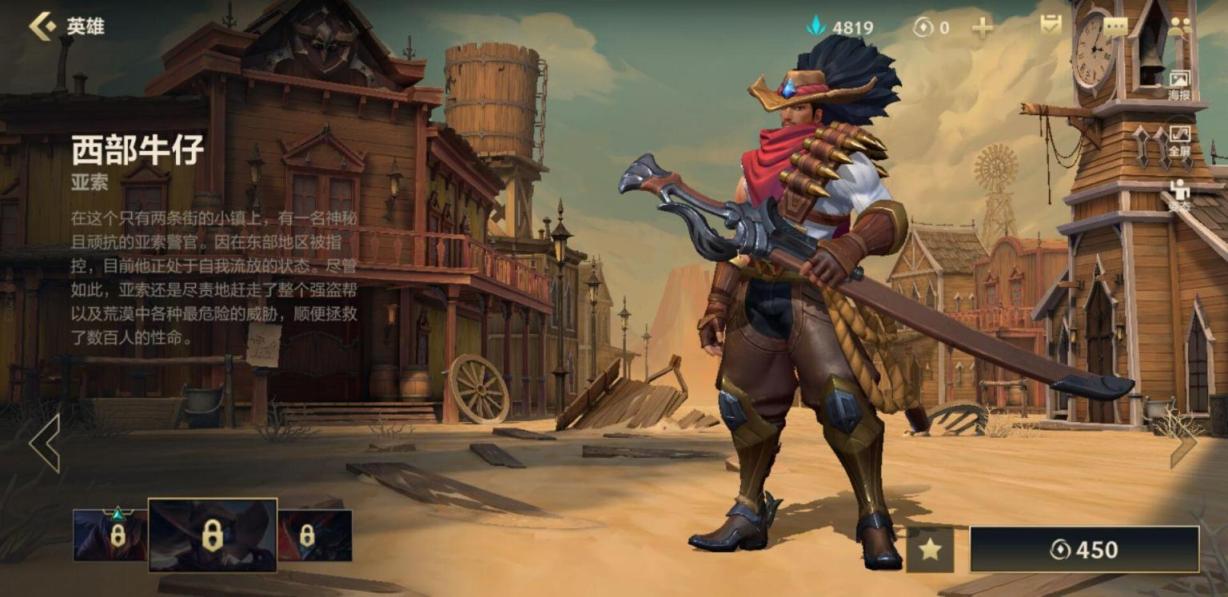The image size is (1228, 597).
Task: Open the chat speech bubble icon
Action: 1115,27
